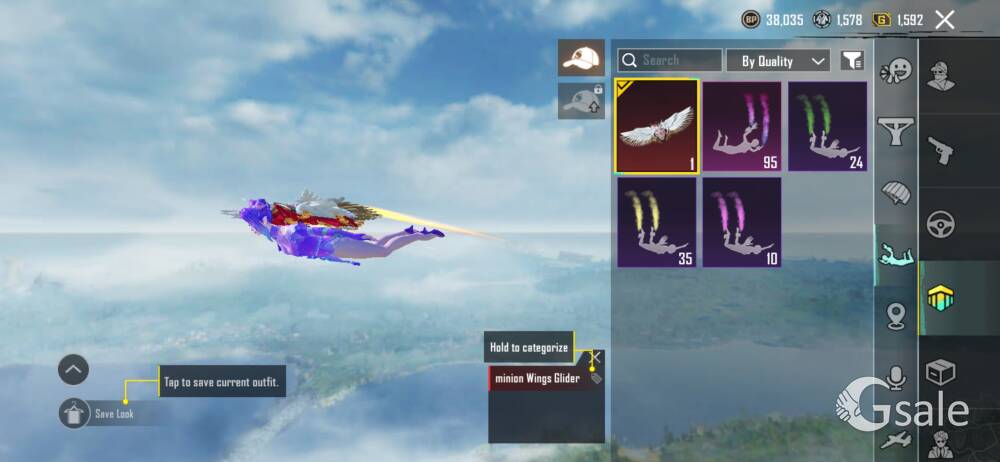Select the smoke trail with count 95
Image resolution: width=1000 pixels, height=462 pixels.
point(741,126)
